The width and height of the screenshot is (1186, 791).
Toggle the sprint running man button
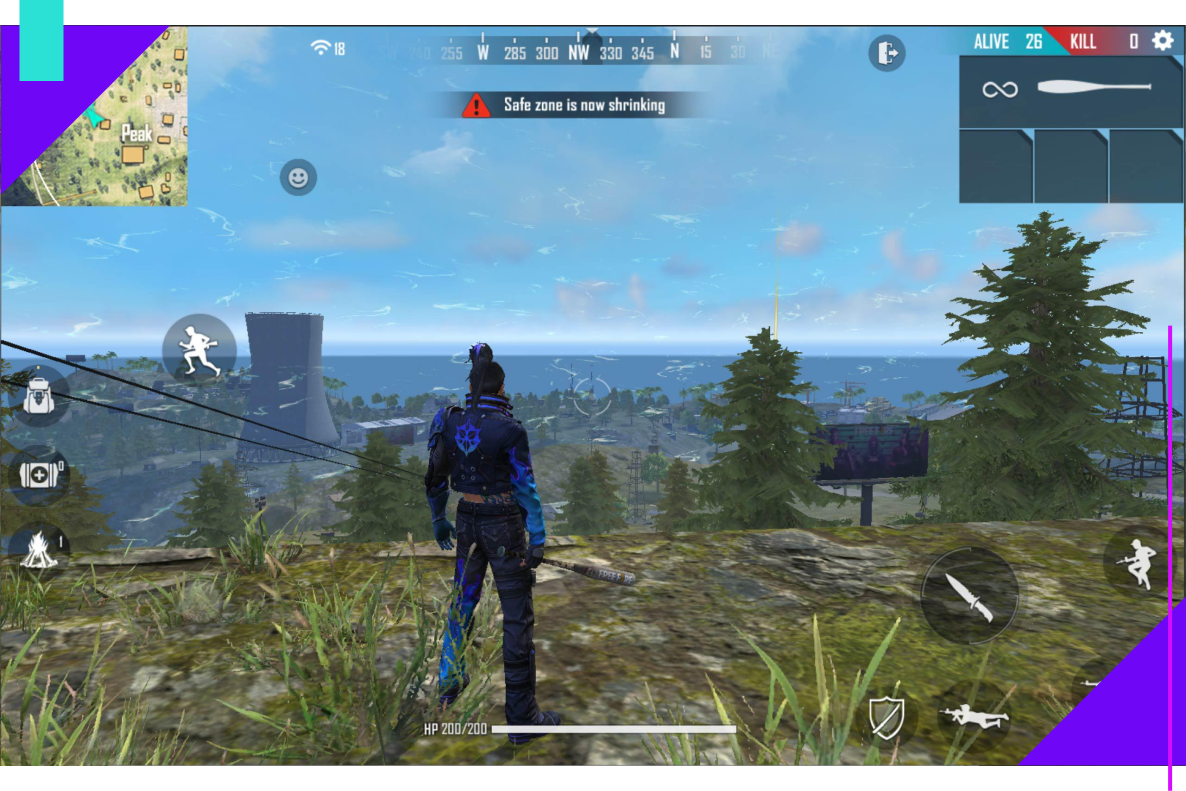(x=199, y=350)
